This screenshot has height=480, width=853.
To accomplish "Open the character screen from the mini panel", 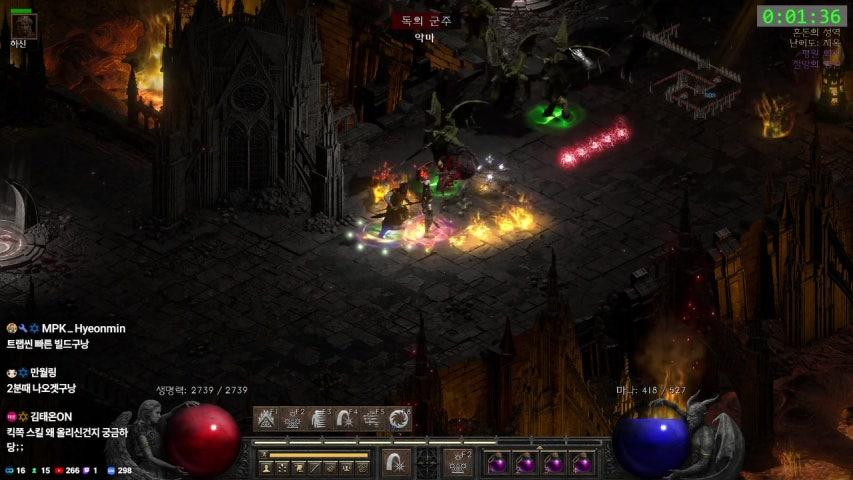I will [x=266, y=467].
